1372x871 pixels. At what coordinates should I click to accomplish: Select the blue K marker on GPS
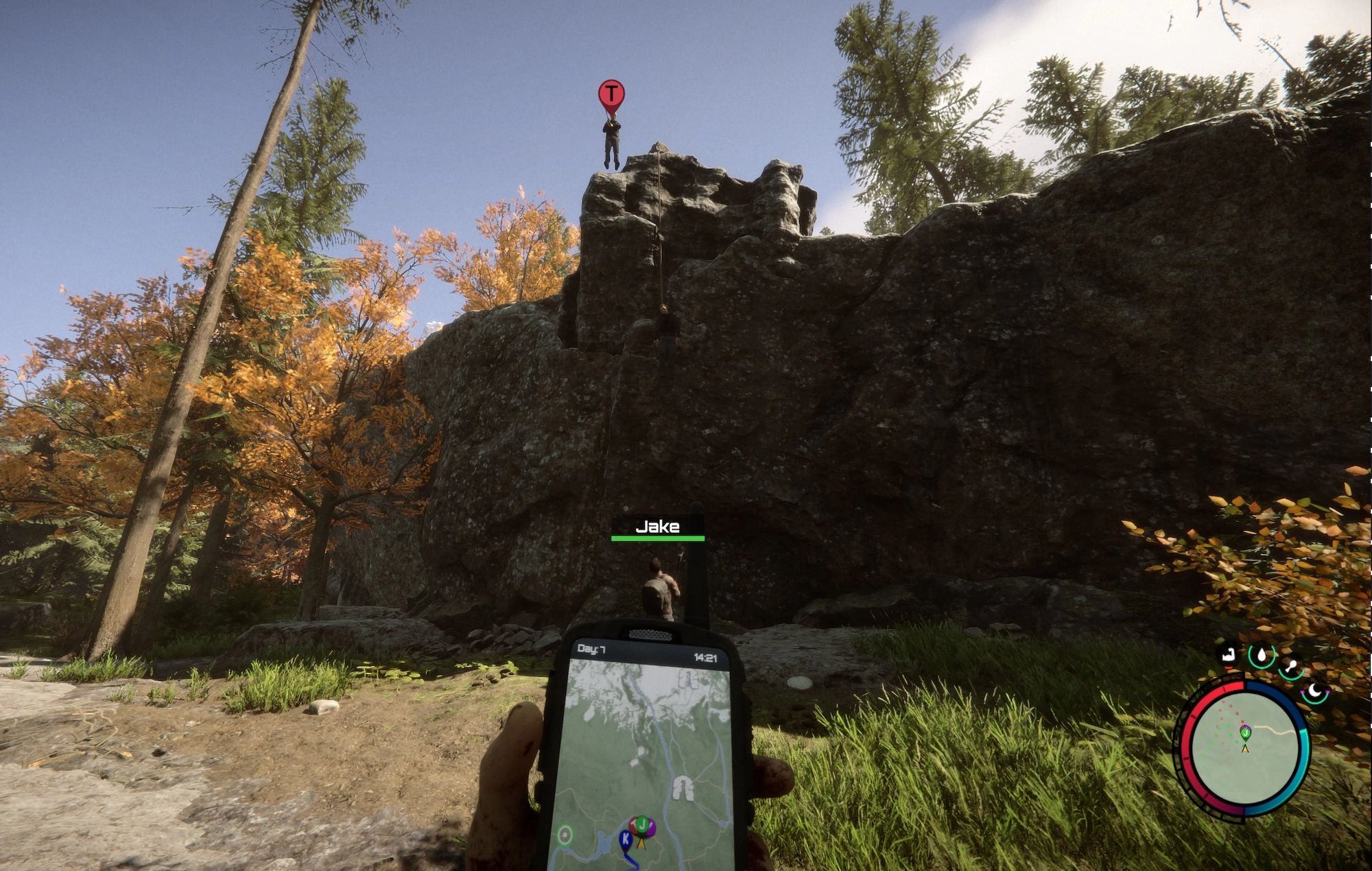[x=626, y=838]
